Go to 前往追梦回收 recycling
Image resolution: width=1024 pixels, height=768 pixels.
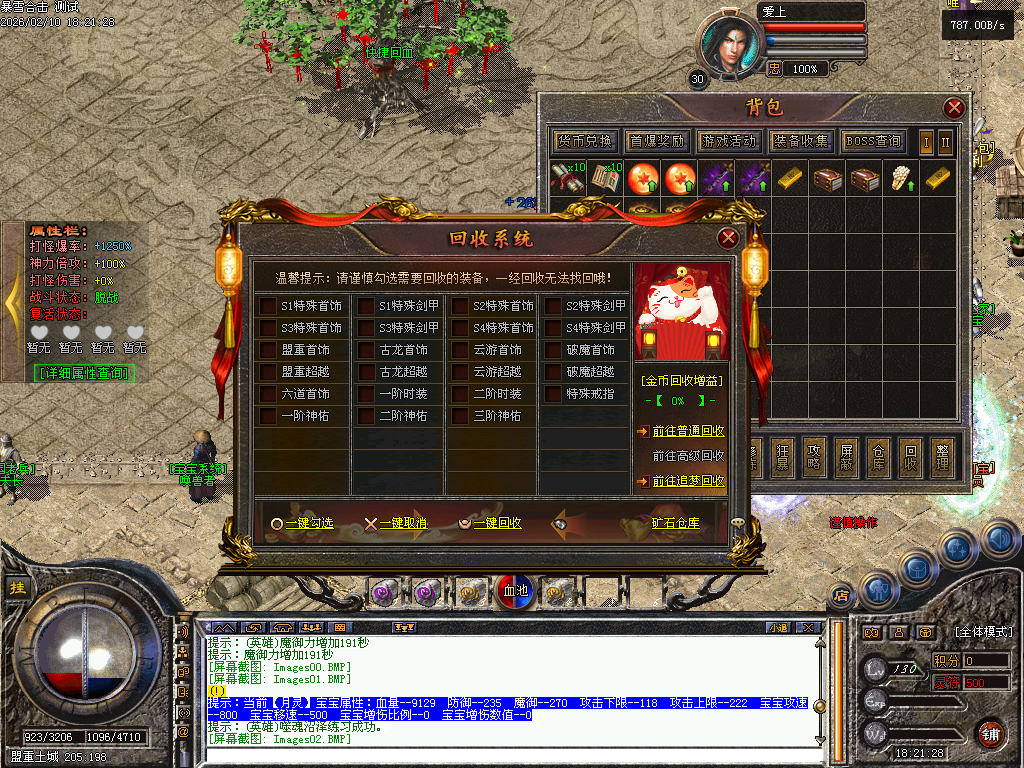click(688, 481)
